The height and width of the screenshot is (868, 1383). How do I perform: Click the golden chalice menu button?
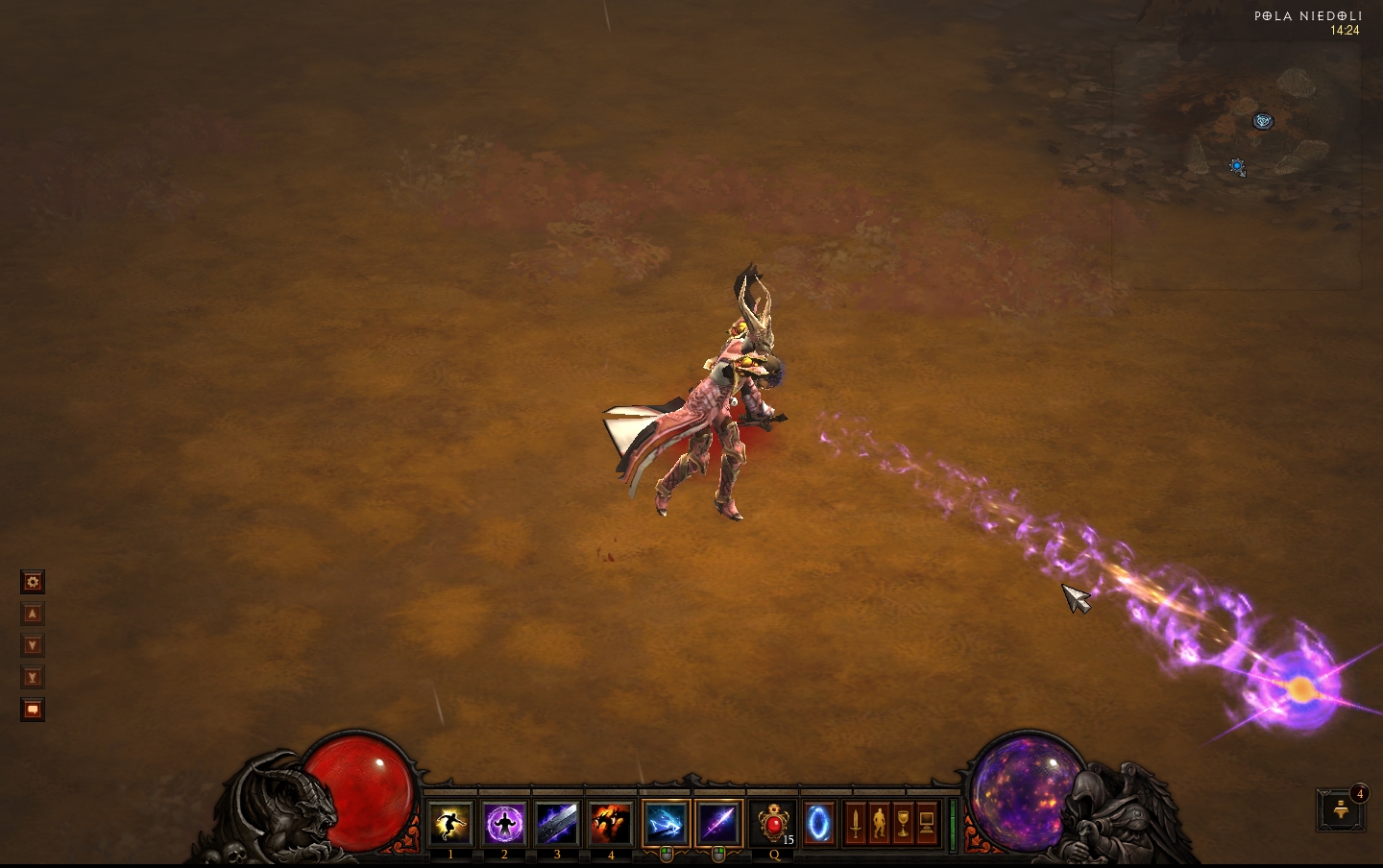click(x=903, y=824)
